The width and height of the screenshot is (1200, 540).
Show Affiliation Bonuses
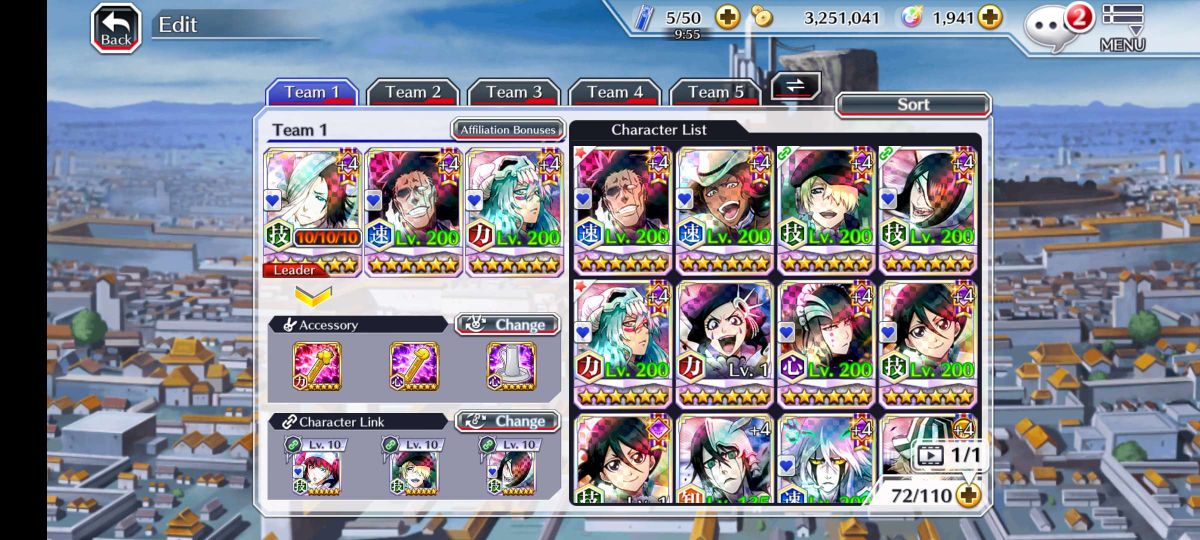(508, 130)
